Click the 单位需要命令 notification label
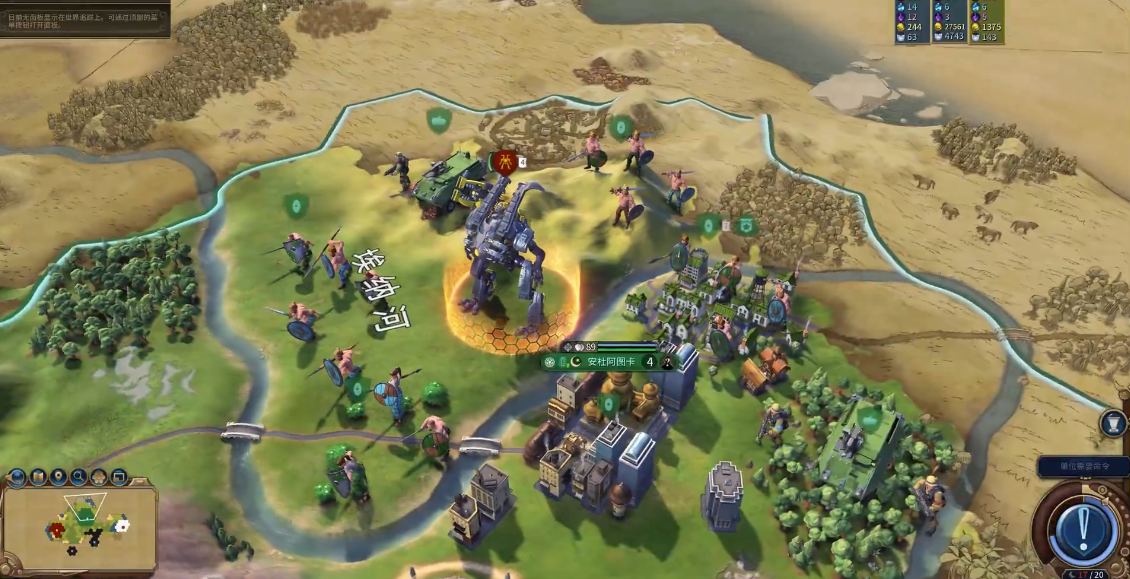1130x579 pixels. pos(1082,466)
